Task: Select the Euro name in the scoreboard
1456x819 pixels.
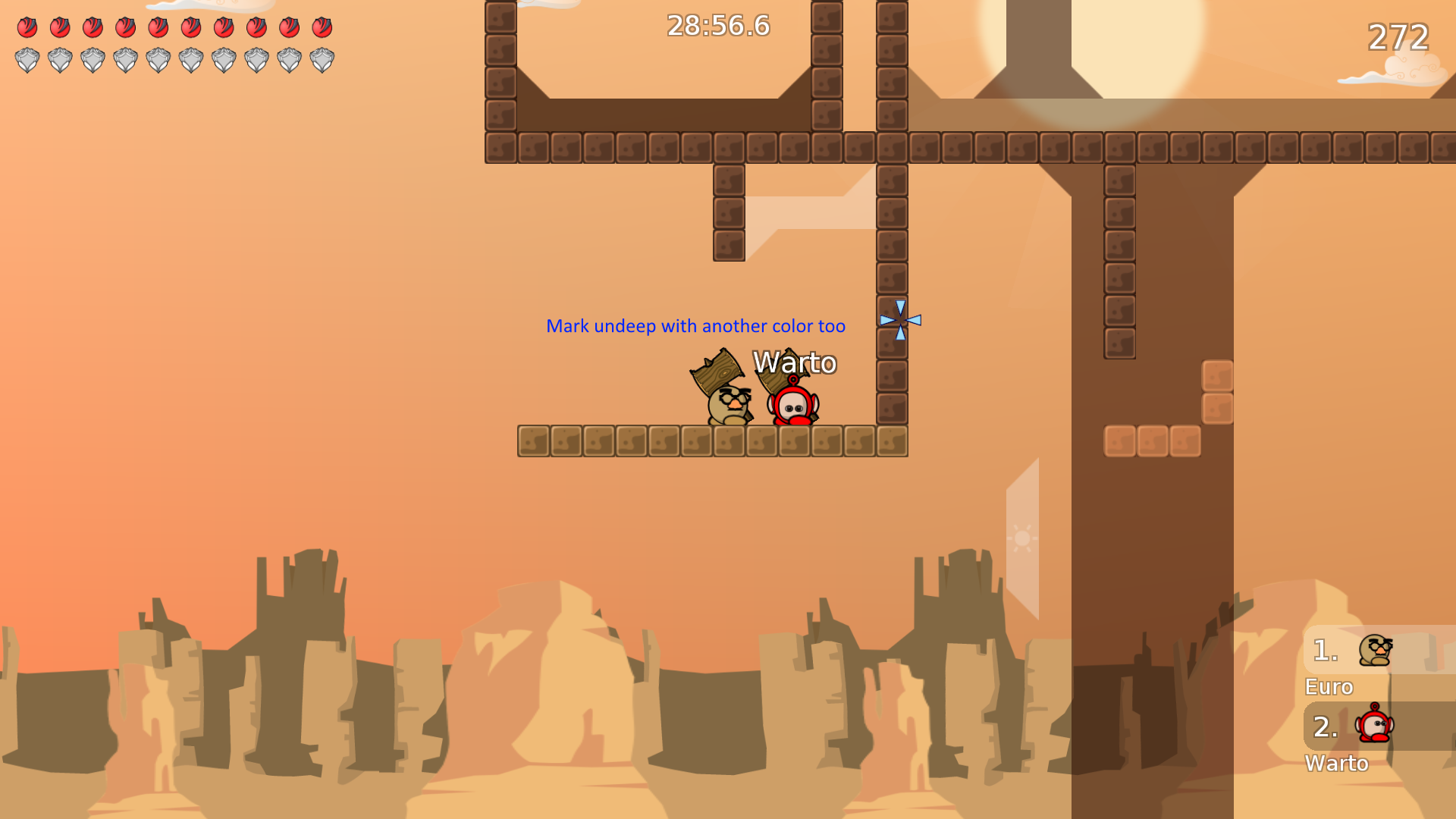Action: 1328,687
